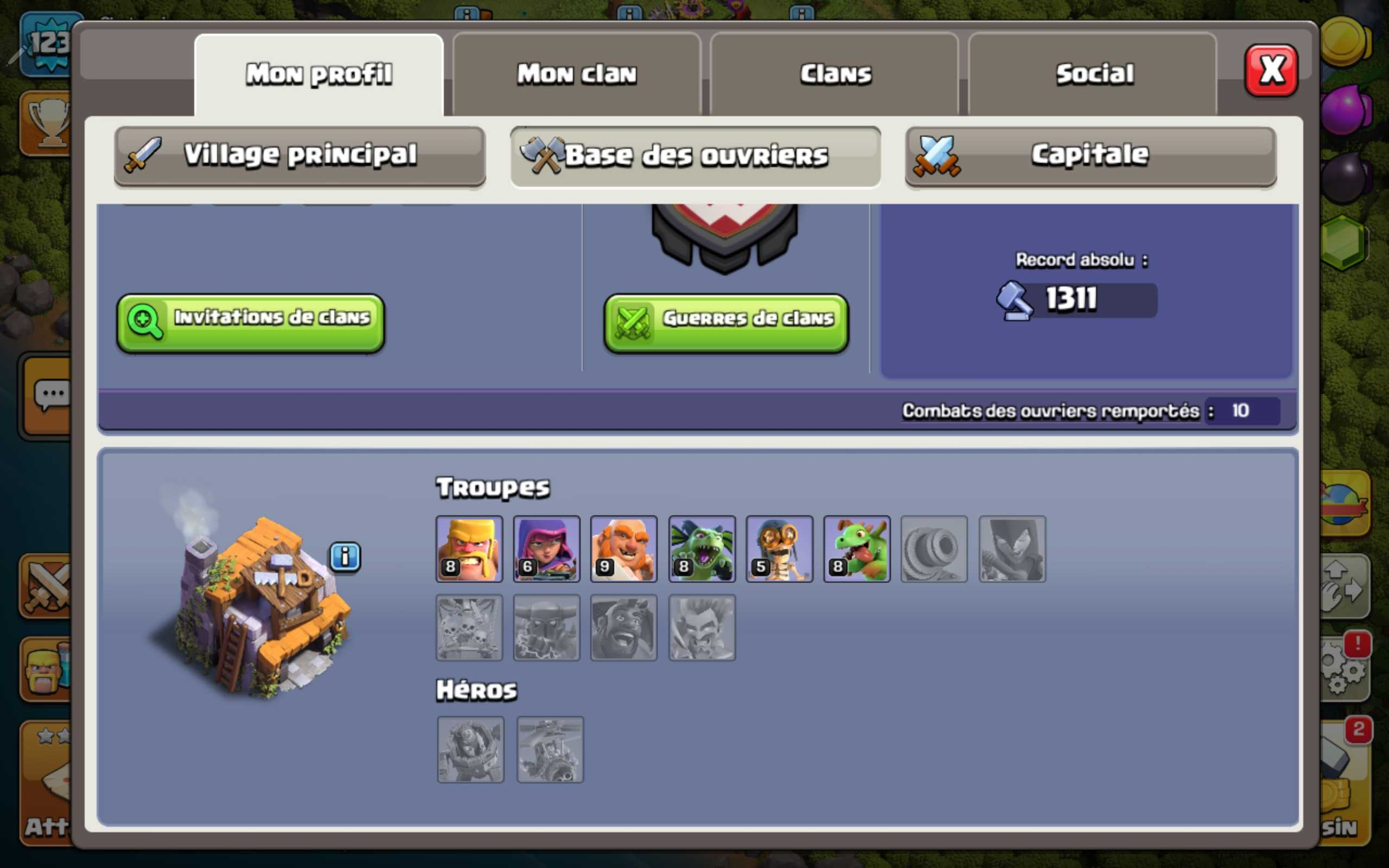Tap the locked Battle Machine hero icon
The width and height of the screenshot is (1389, 868).
coord(470,749)
